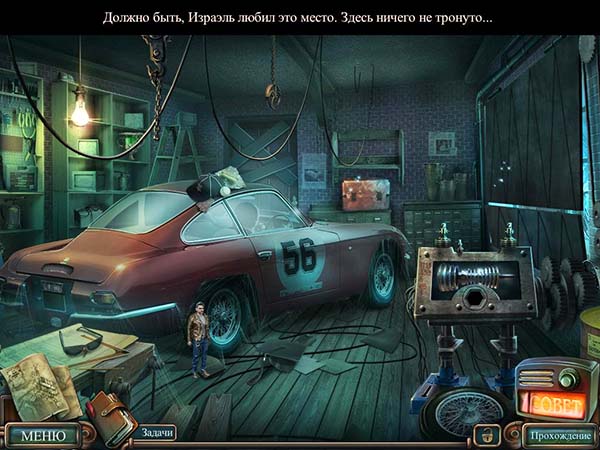
Task: Open the МЕНЮ button
Action: (42, 435)
